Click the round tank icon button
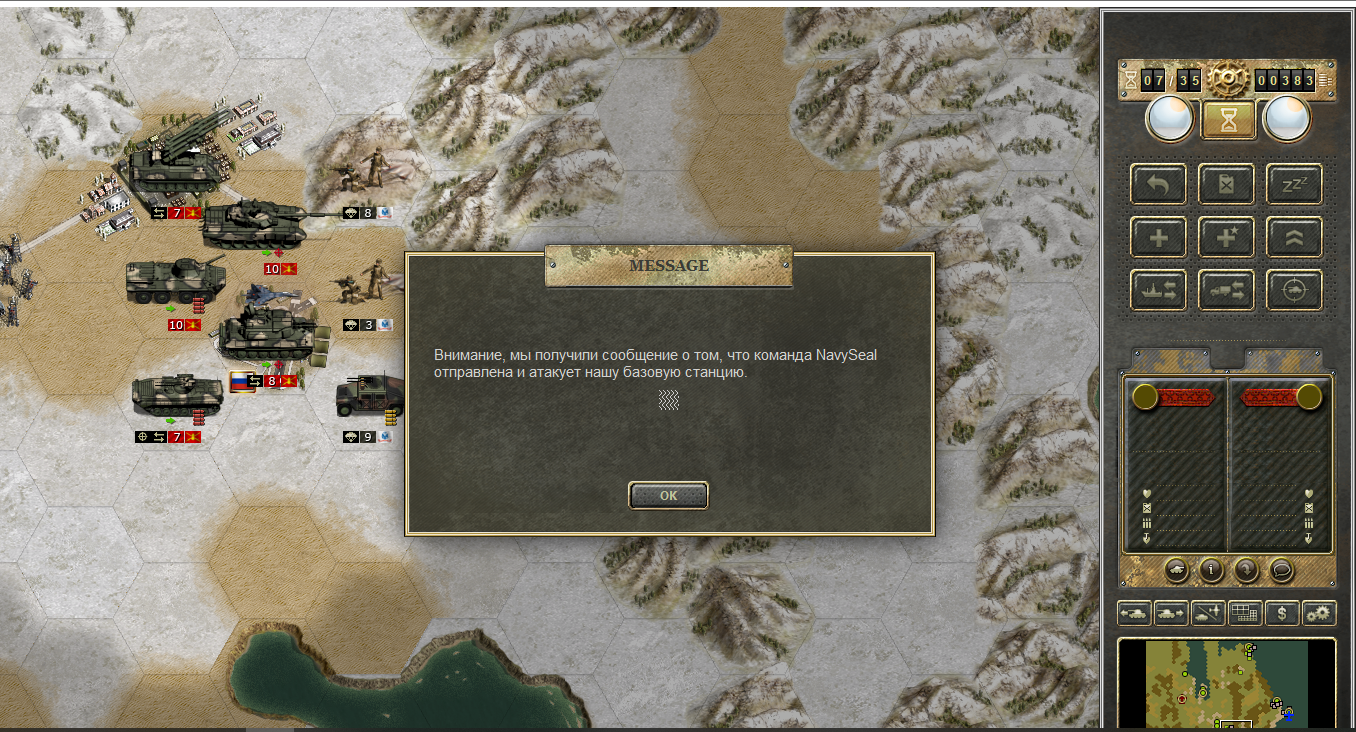The image size is (1356, 732). point(1177,570)
